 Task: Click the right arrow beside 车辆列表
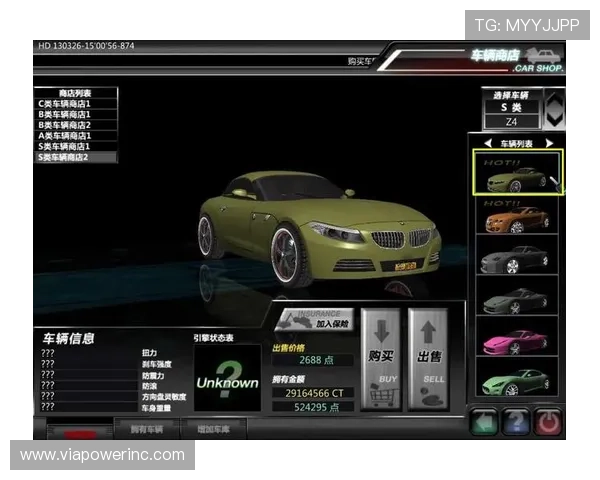[549, 144]
